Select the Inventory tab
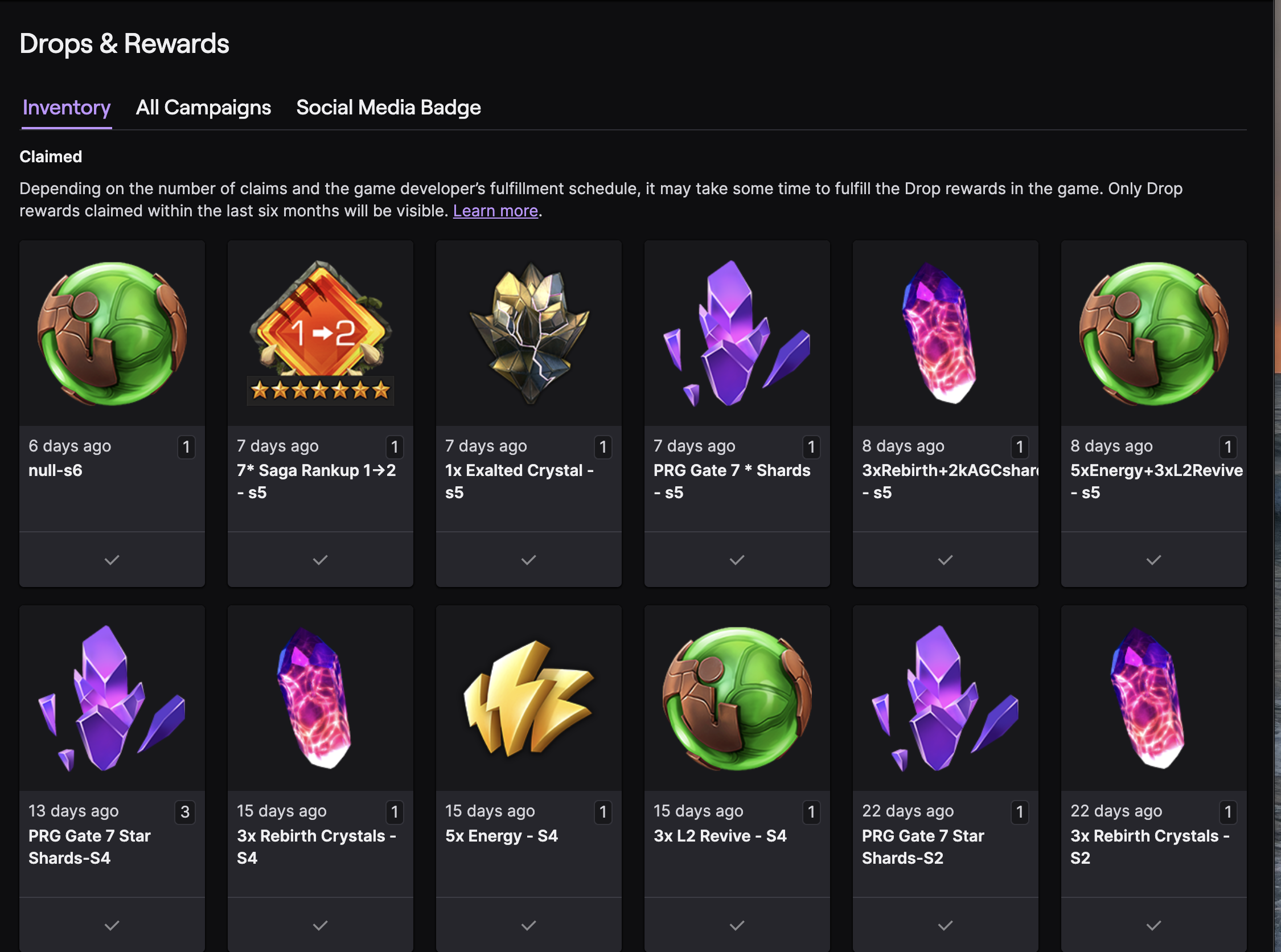The width and height of the screenshot is (1281, 952). point(65,107)
